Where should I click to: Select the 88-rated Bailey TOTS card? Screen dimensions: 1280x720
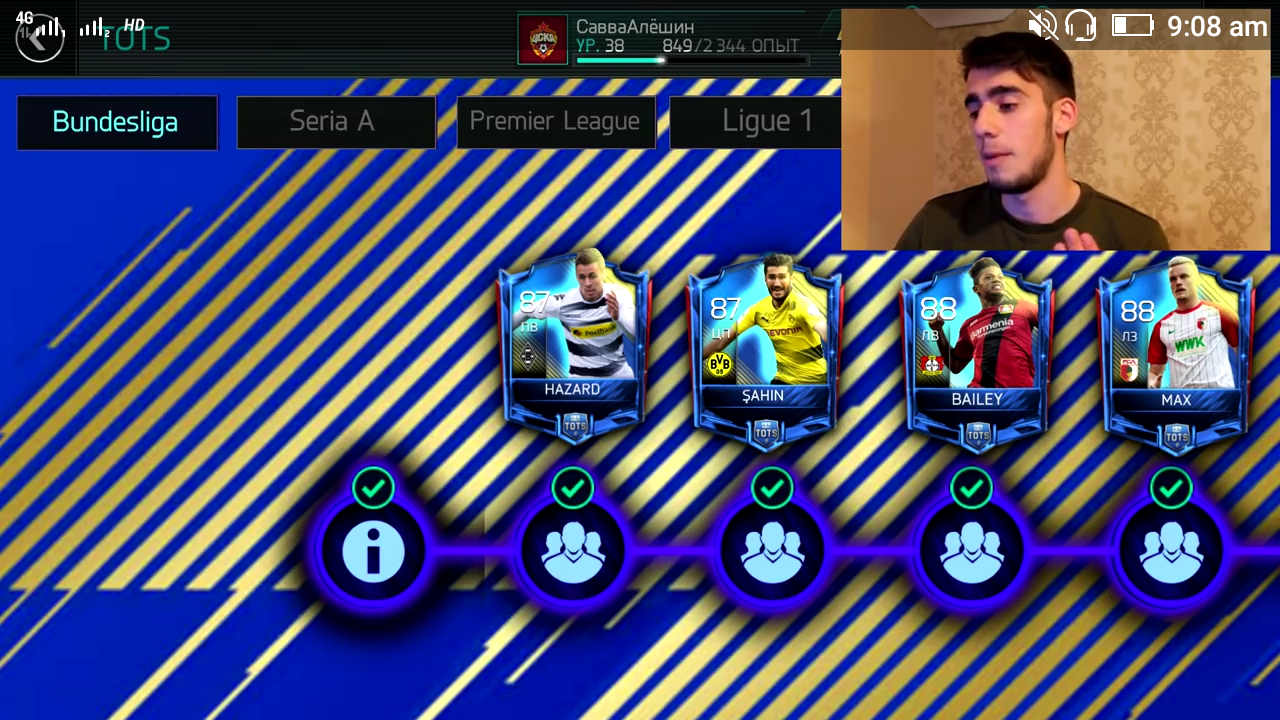pos(975,350)
